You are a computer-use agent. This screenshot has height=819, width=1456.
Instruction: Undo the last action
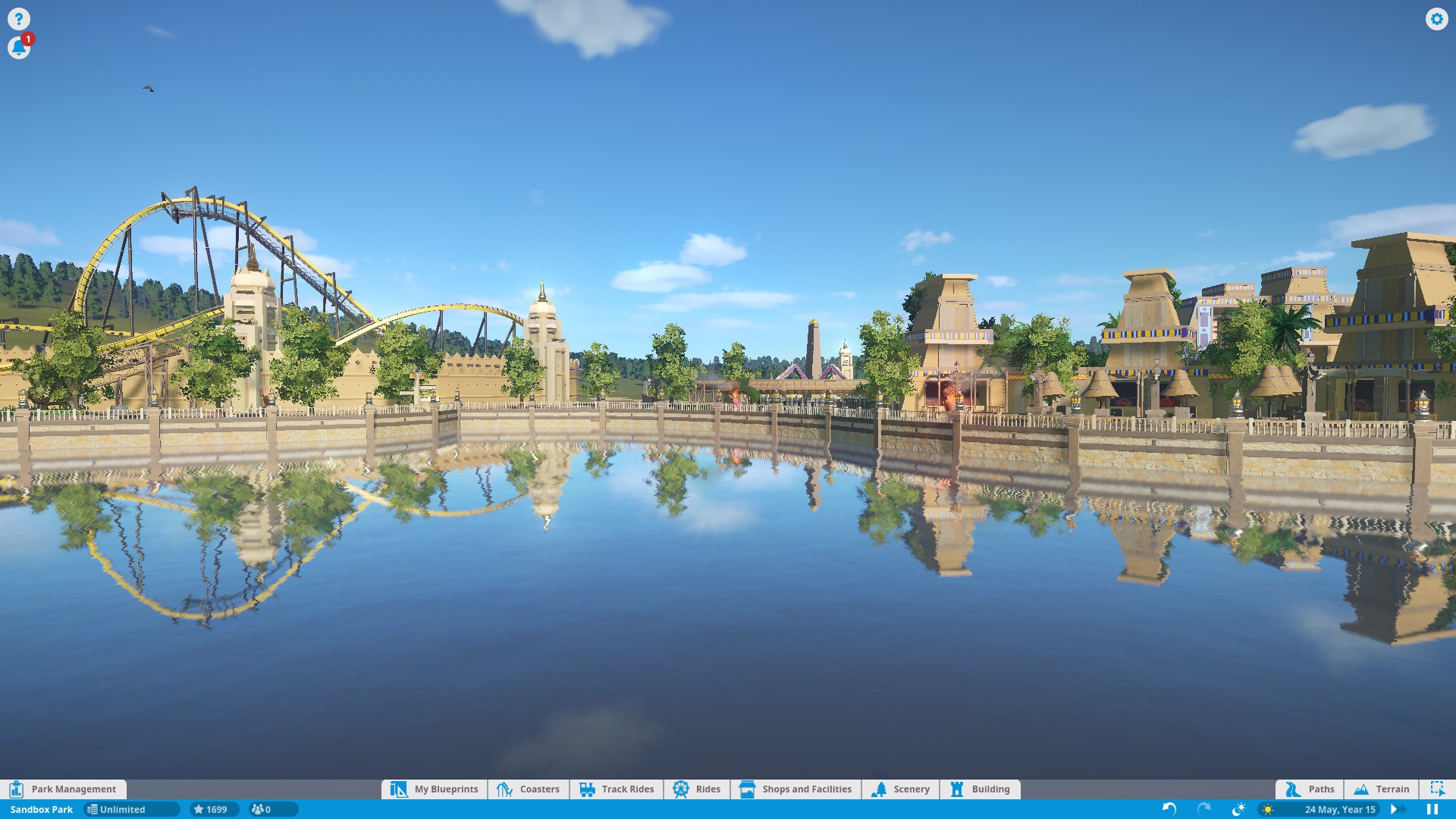[x=1169, y=809]
